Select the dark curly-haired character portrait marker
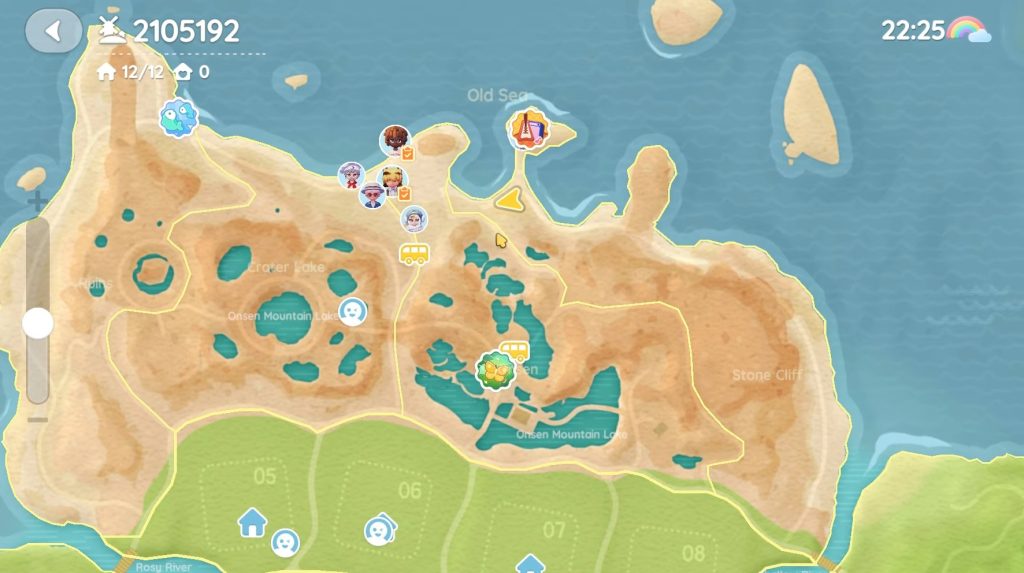1024x573 pixels. tap(395, 141)
